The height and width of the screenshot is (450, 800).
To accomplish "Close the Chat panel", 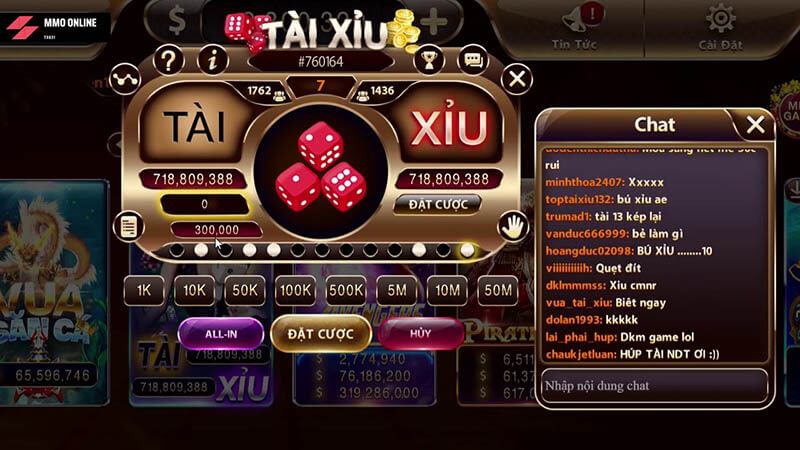I will tap(756, 124).
